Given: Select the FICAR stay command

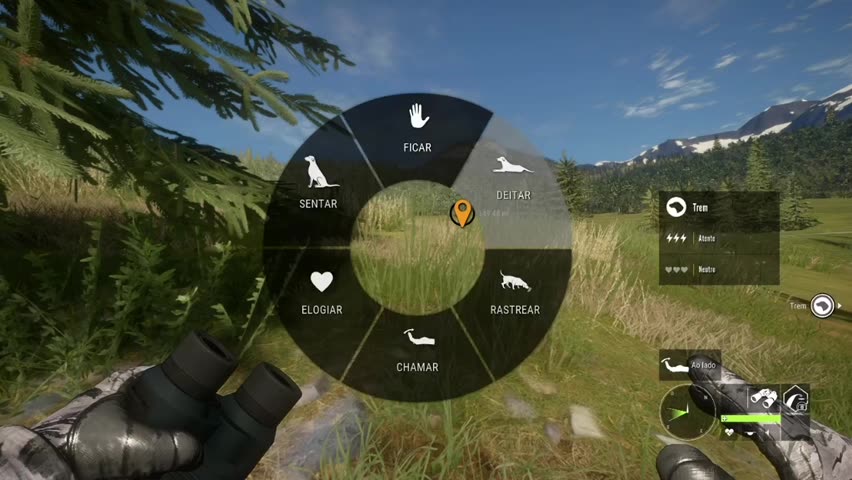Looking at the screenshot, I should (x=418, y=130).
